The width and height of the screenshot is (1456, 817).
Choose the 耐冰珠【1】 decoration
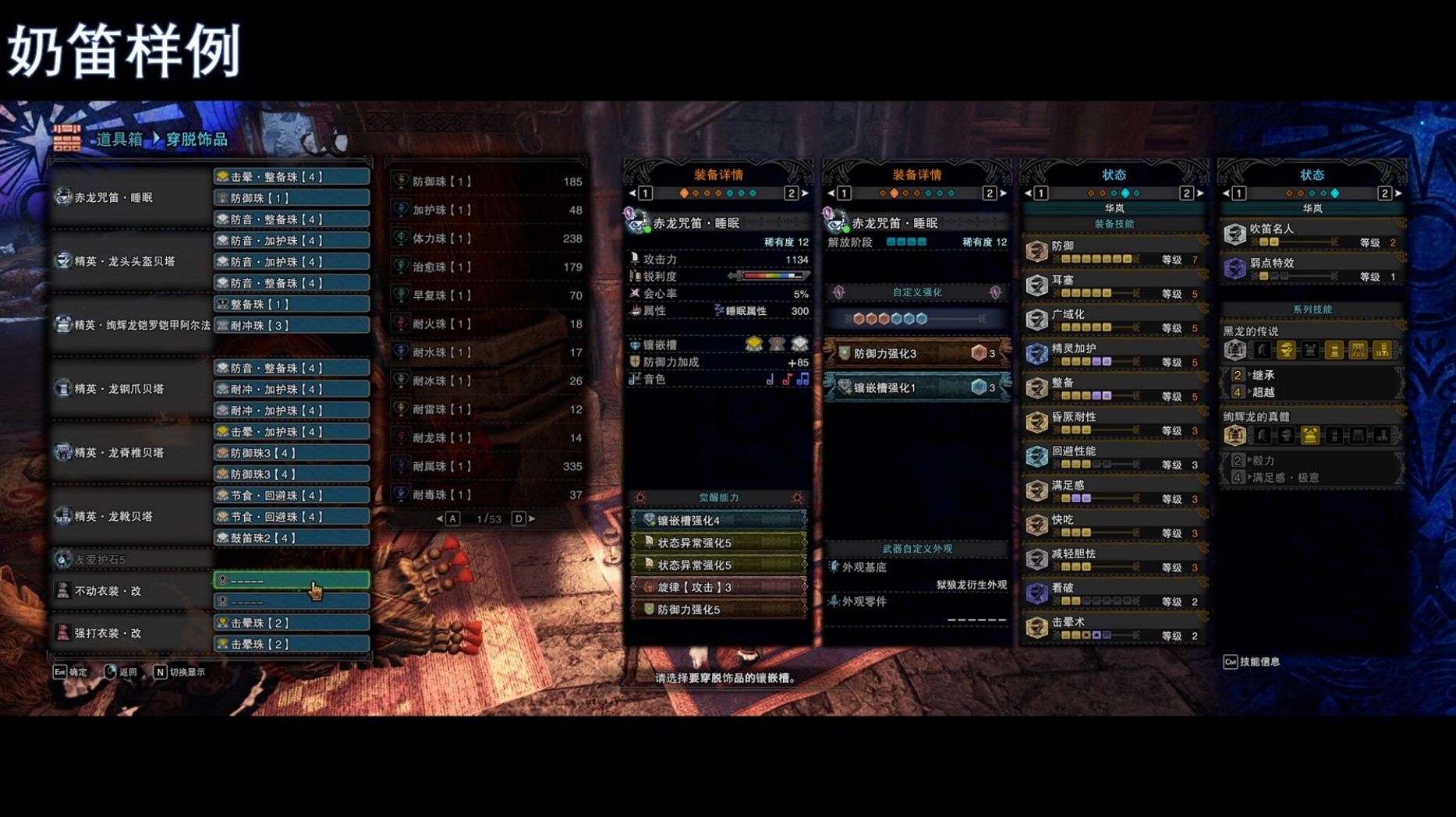pyautogui.click(x=487, y=380)
